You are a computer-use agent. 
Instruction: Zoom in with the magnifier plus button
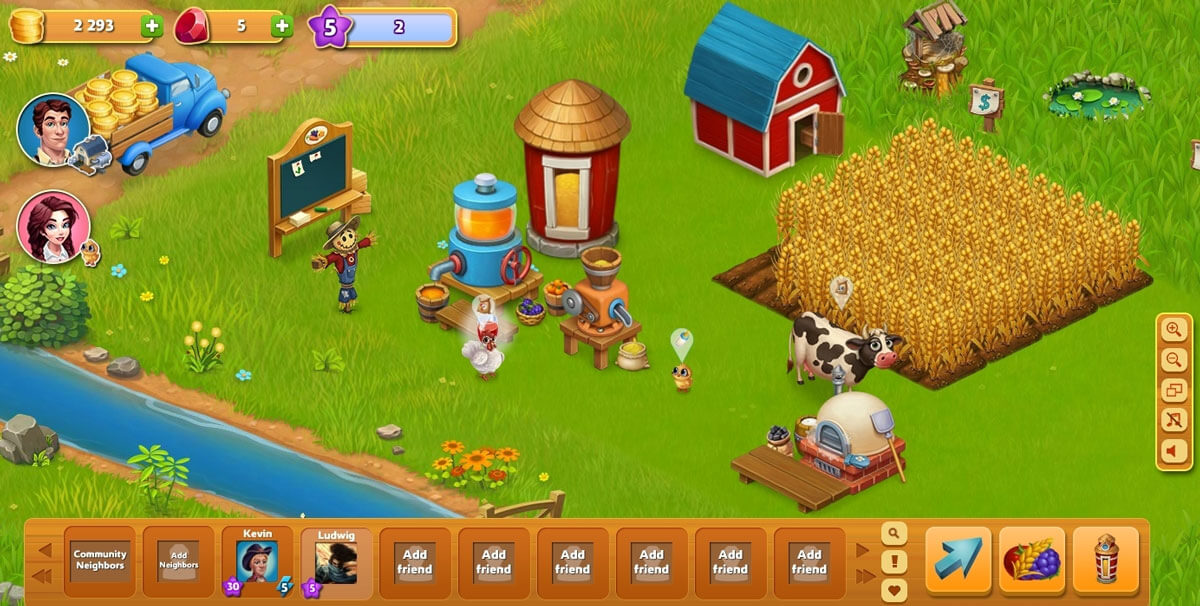tap(1174, 330)
